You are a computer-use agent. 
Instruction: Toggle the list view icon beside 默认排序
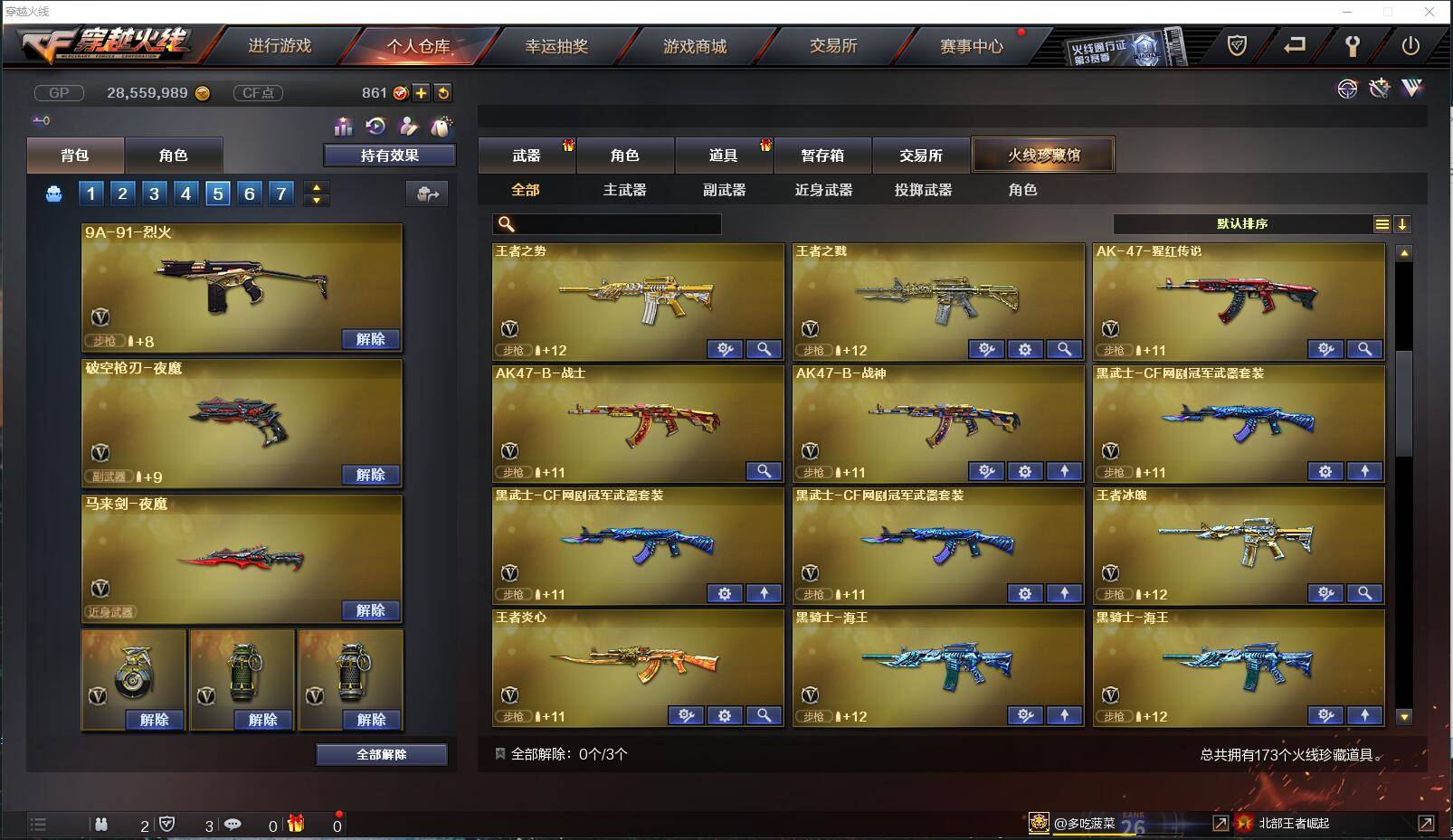pos(1383,223)
